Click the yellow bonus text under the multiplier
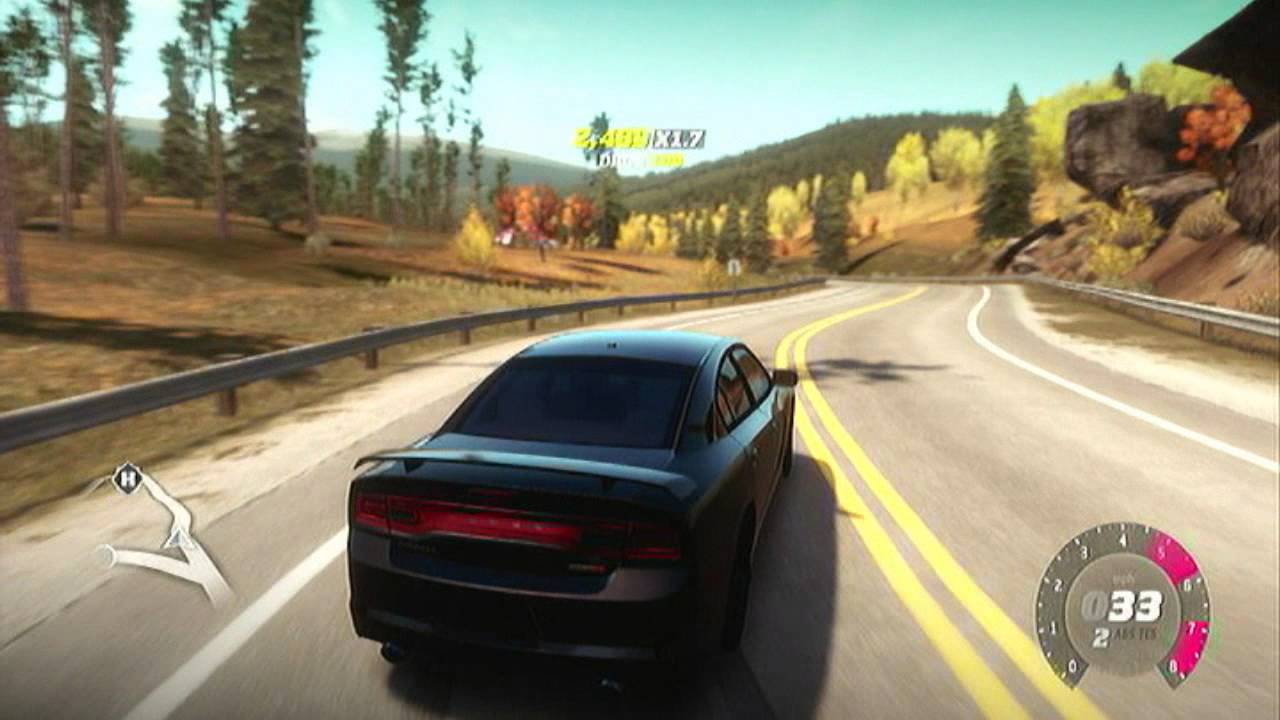The image size is (1280, 720). (x=670, y=160)
